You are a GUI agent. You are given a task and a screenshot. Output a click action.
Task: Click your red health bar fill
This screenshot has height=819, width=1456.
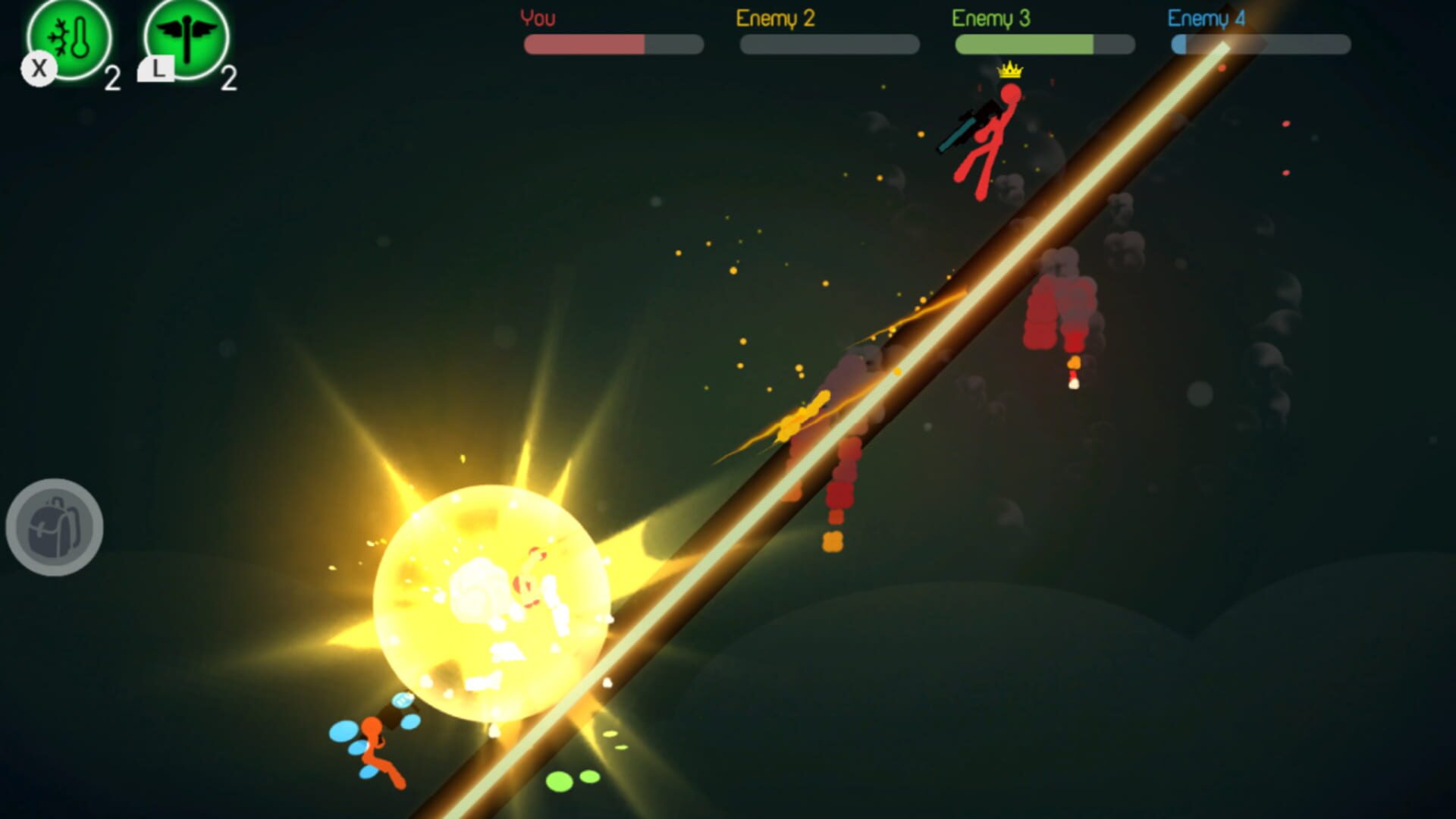click(584, 45)
